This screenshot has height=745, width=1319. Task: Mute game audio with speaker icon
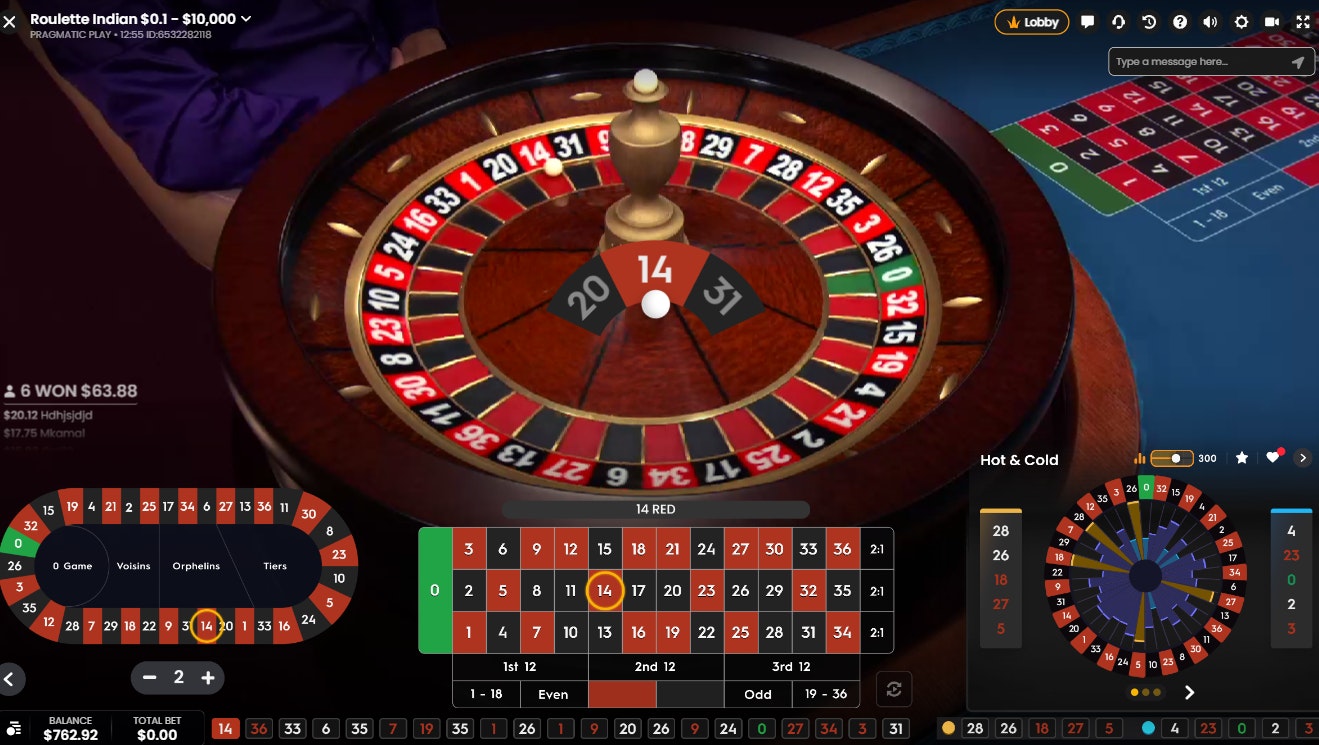1209,22
